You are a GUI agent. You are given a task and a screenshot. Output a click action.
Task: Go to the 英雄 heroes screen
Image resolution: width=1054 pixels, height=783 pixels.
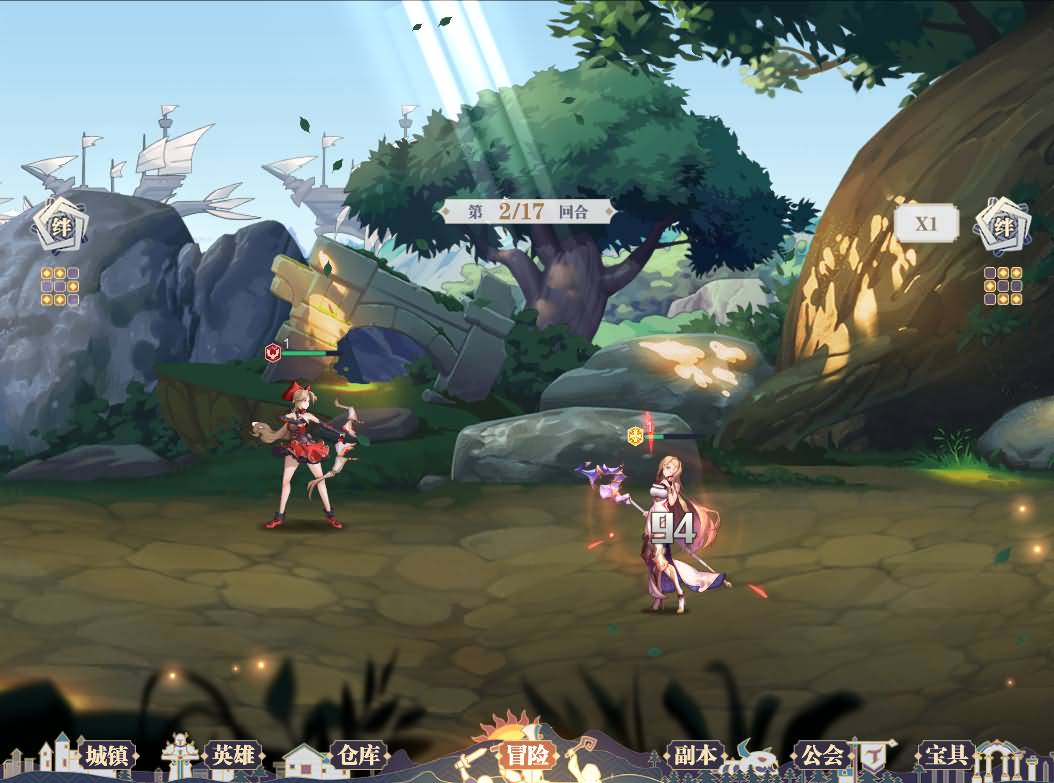232,755
